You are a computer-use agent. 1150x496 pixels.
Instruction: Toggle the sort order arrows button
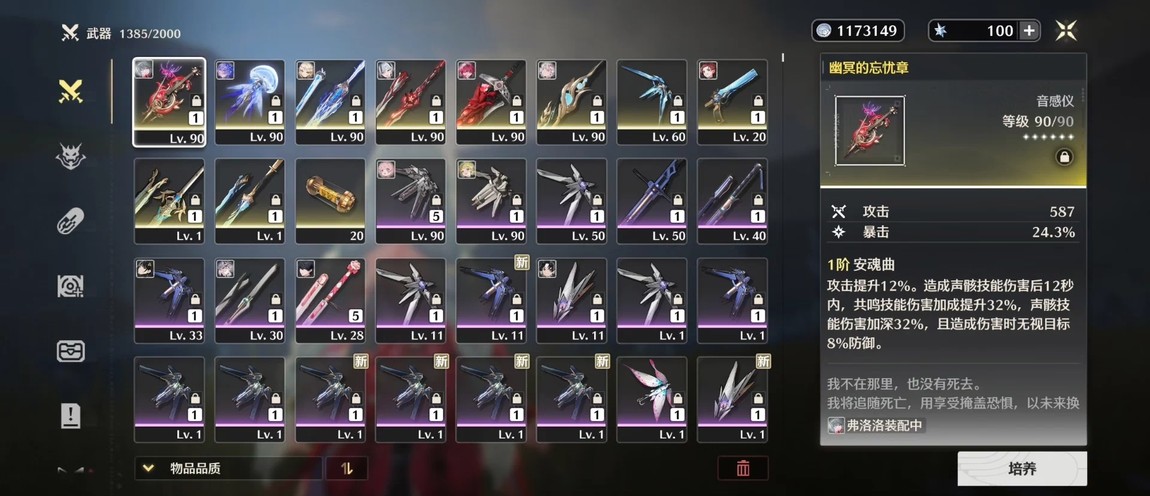click(347, 468)
